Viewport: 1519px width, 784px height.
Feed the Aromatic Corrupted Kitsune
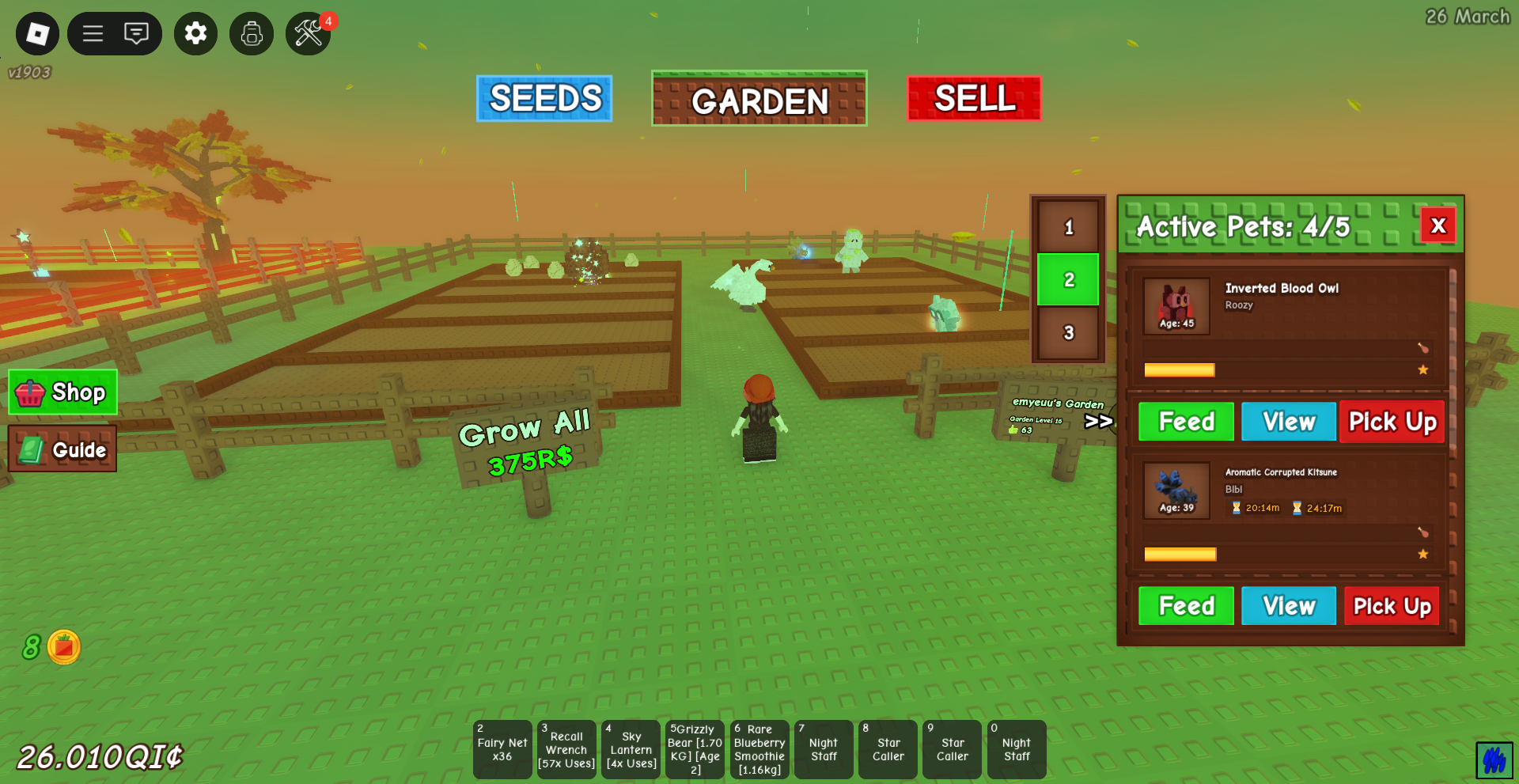pyautogui.click(x=1186, y=606)
